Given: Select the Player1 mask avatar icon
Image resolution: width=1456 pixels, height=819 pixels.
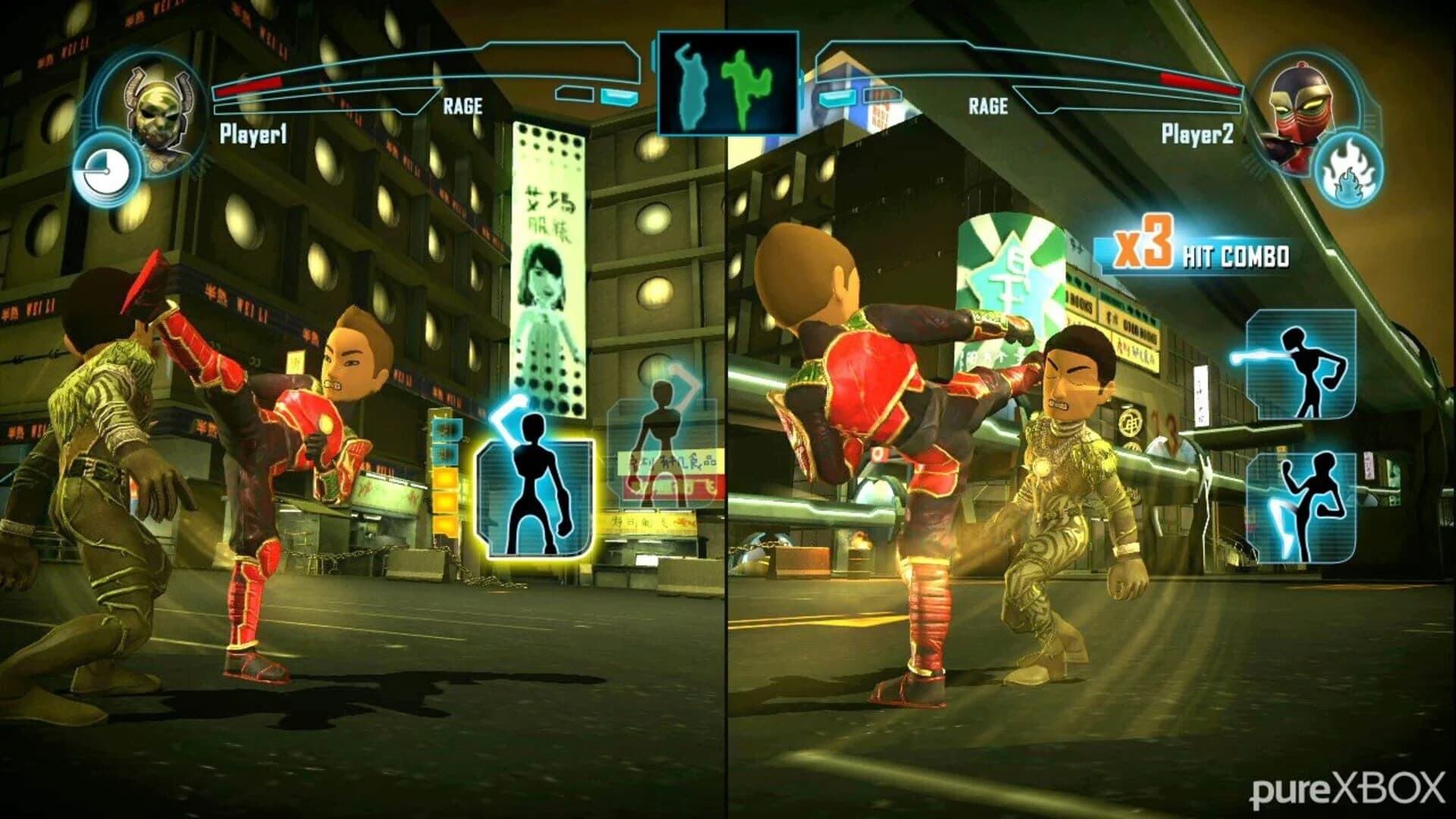Looking at the screenshot, I should coord(155,114).
